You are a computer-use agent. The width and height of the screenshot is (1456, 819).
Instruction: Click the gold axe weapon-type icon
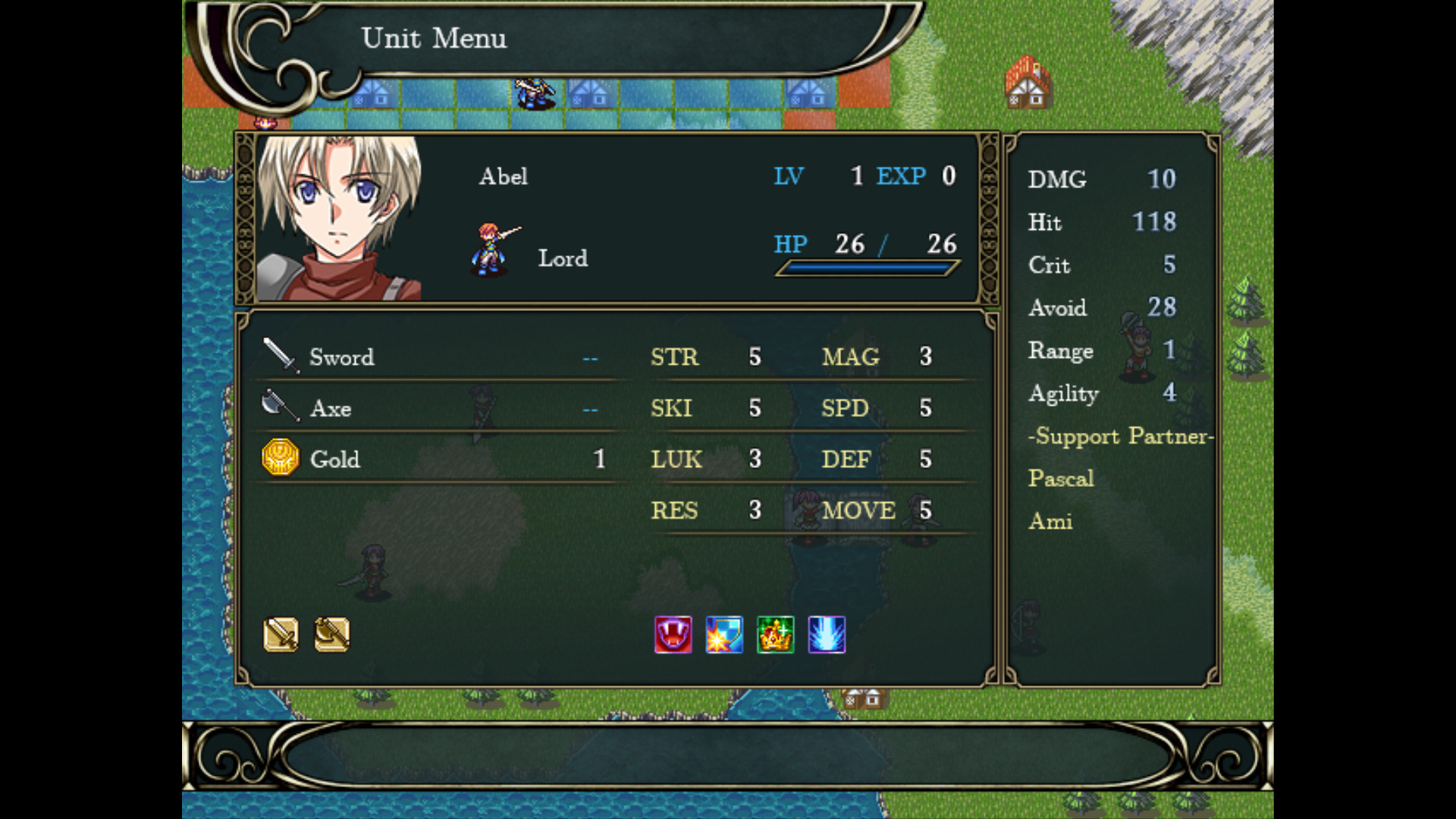point(331,635)
